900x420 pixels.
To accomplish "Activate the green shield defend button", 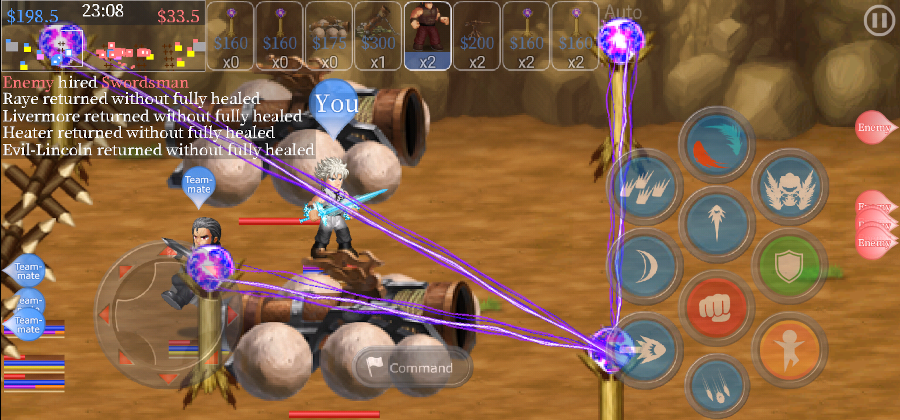I will click(789, 269).
